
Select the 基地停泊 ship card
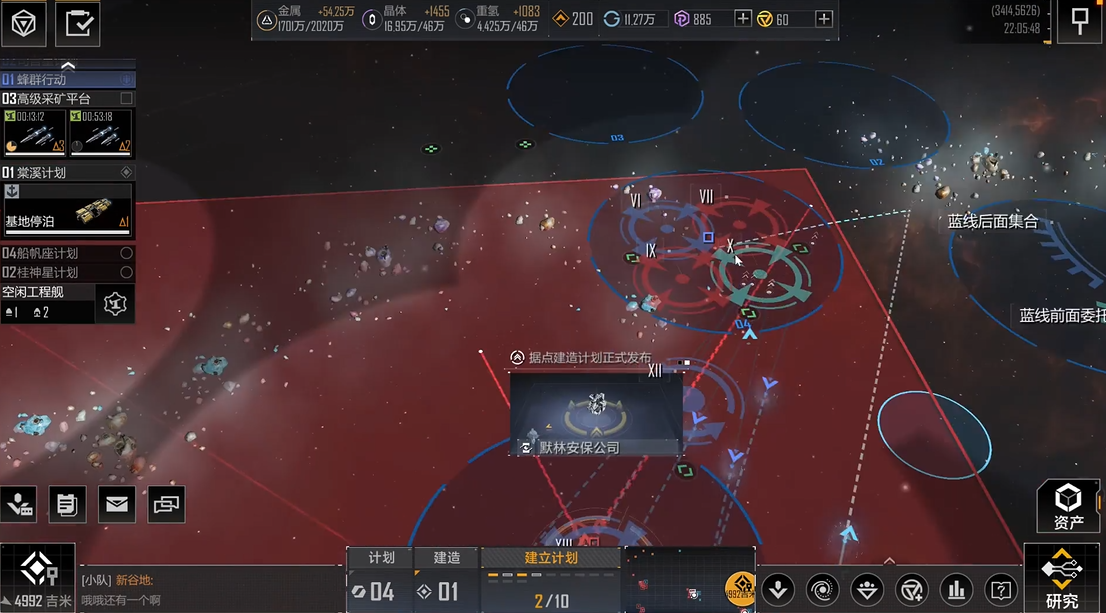click(x=67, y=209)
